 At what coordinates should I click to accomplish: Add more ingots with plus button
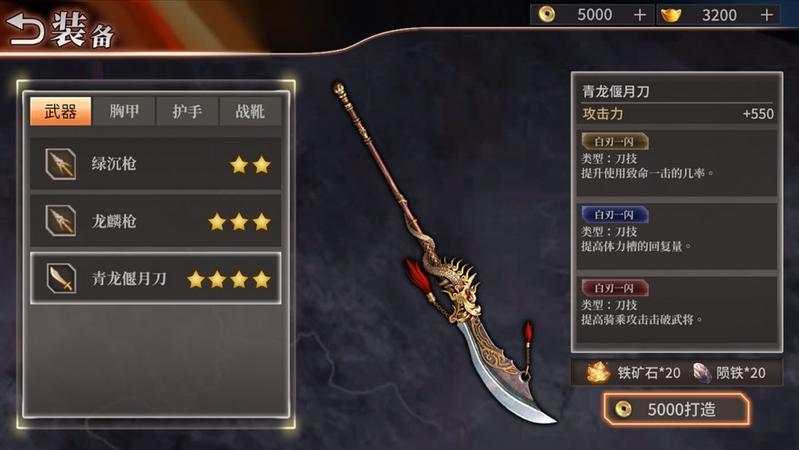click(766, 15)
